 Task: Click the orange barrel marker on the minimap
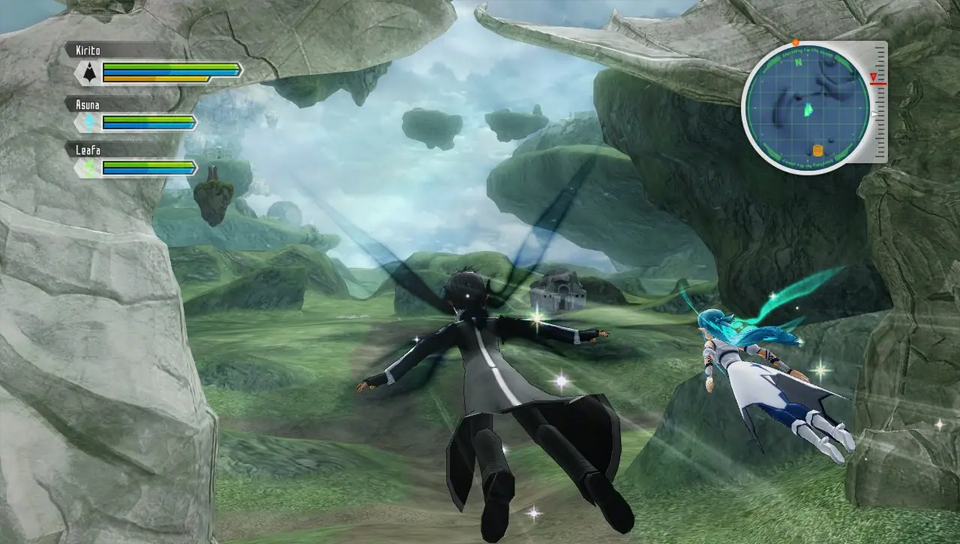tap(817, 150)
